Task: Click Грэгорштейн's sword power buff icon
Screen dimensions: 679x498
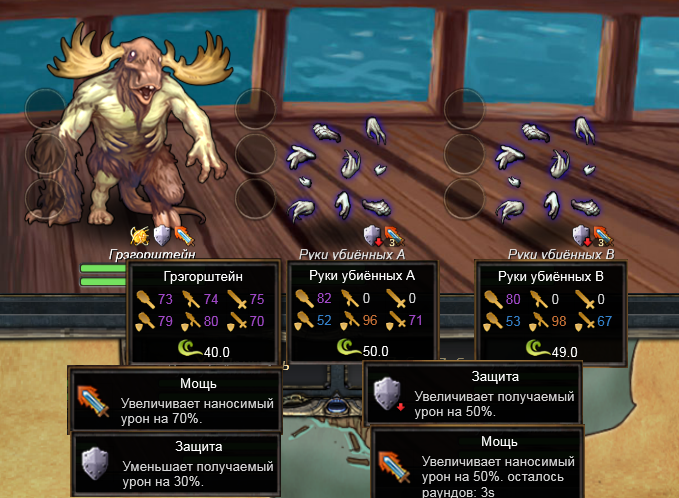Action: [181, 236]
